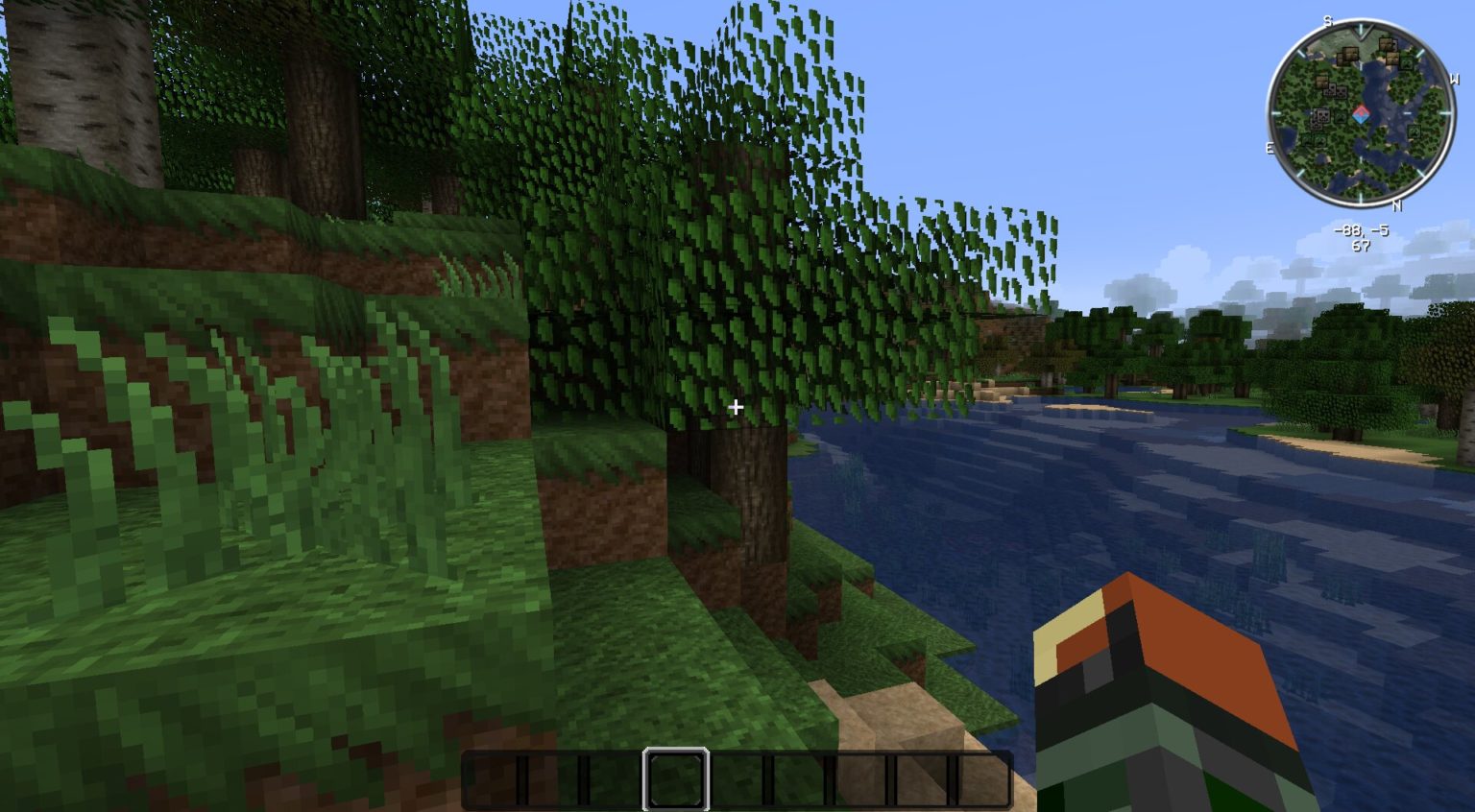Viewport: 1475px width, 812px height.
Task: Click the W direction marker on the minimap
Action: (x=1455, y=80)
